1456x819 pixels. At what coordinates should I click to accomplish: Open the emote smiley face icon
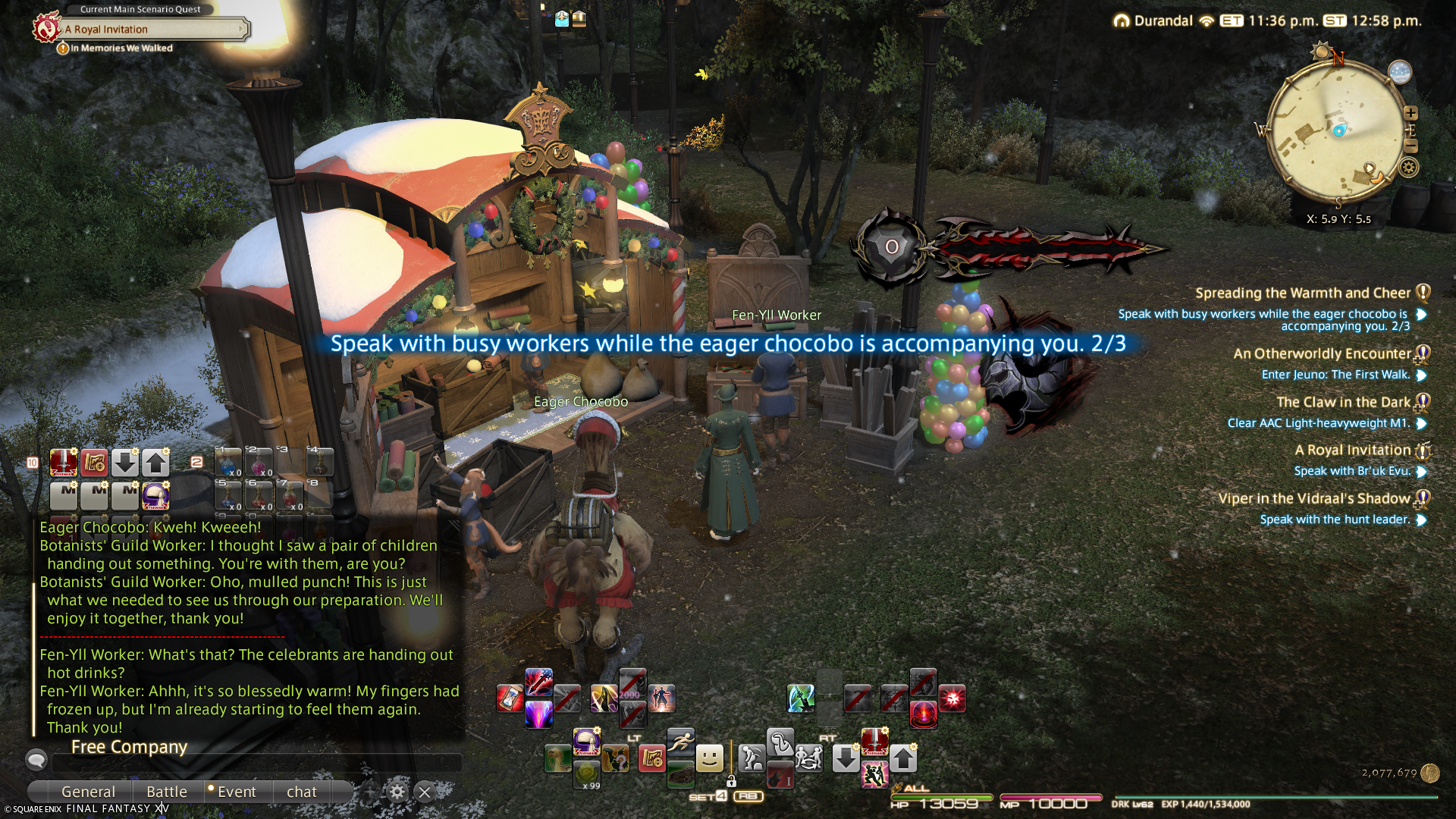click(710, 758)
